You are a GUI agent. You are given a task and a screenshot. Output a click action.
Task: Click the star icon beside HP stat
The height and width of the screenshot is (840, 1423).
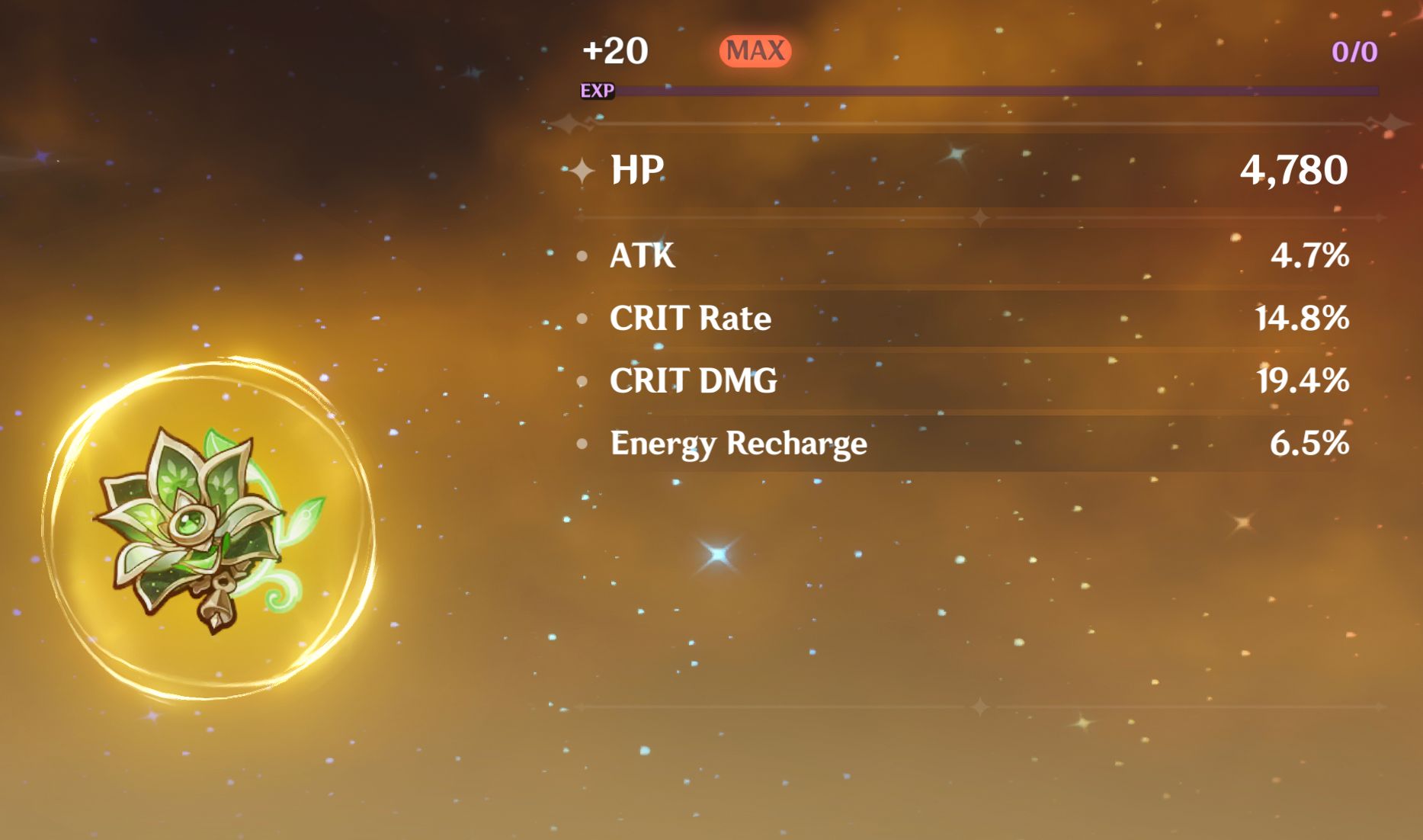coord(582,171)
